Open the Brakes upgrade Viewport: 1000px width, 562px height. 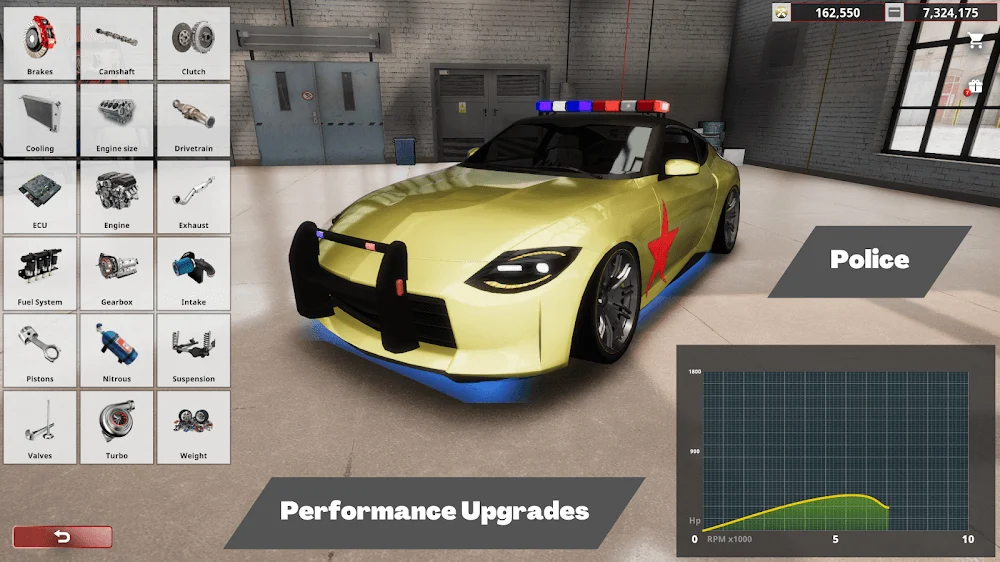point(40,44)
